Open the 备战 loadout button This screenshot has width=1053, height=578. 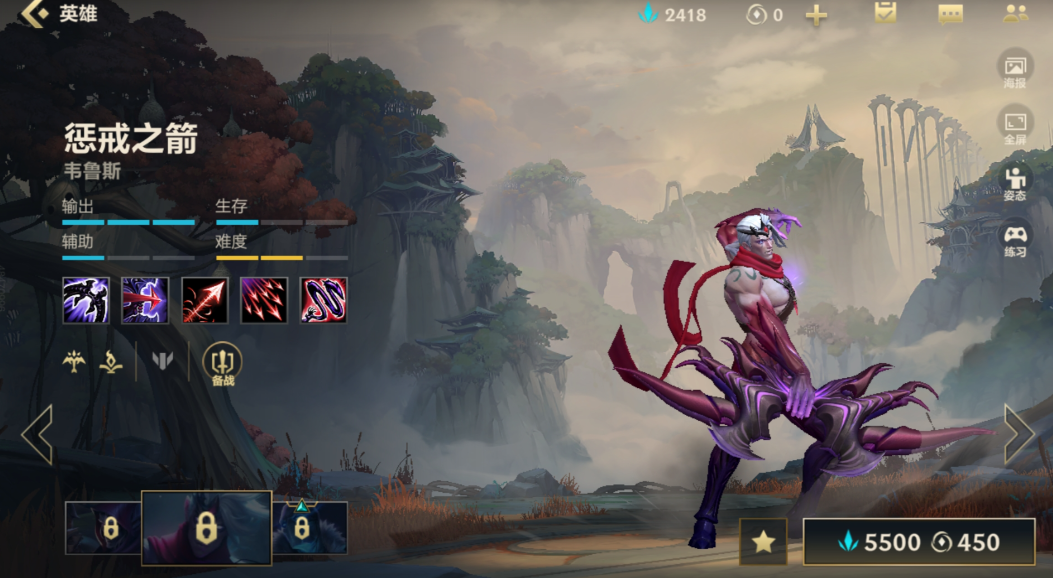click(222, 364)
